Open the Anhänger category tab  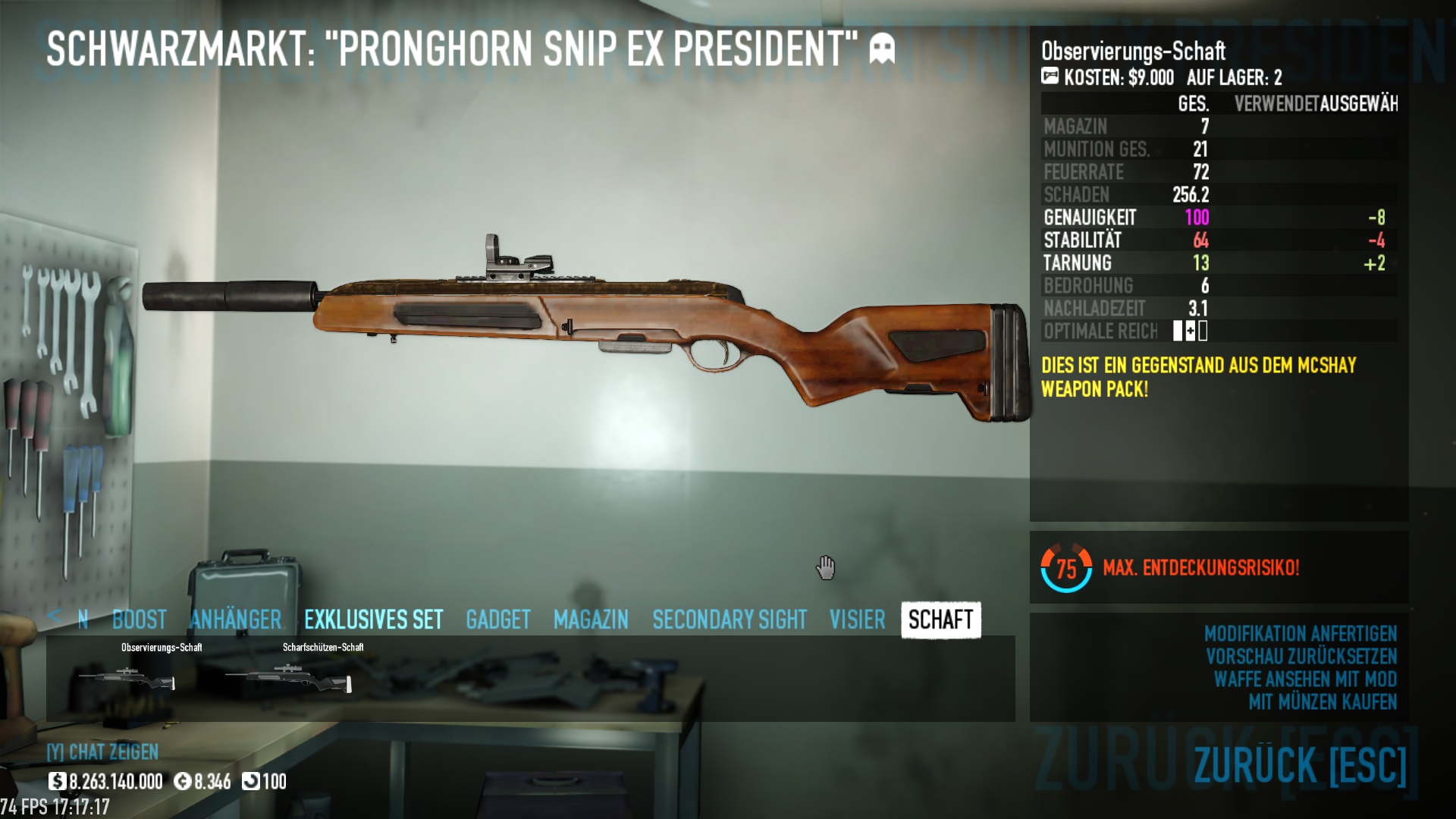(235, 620)
